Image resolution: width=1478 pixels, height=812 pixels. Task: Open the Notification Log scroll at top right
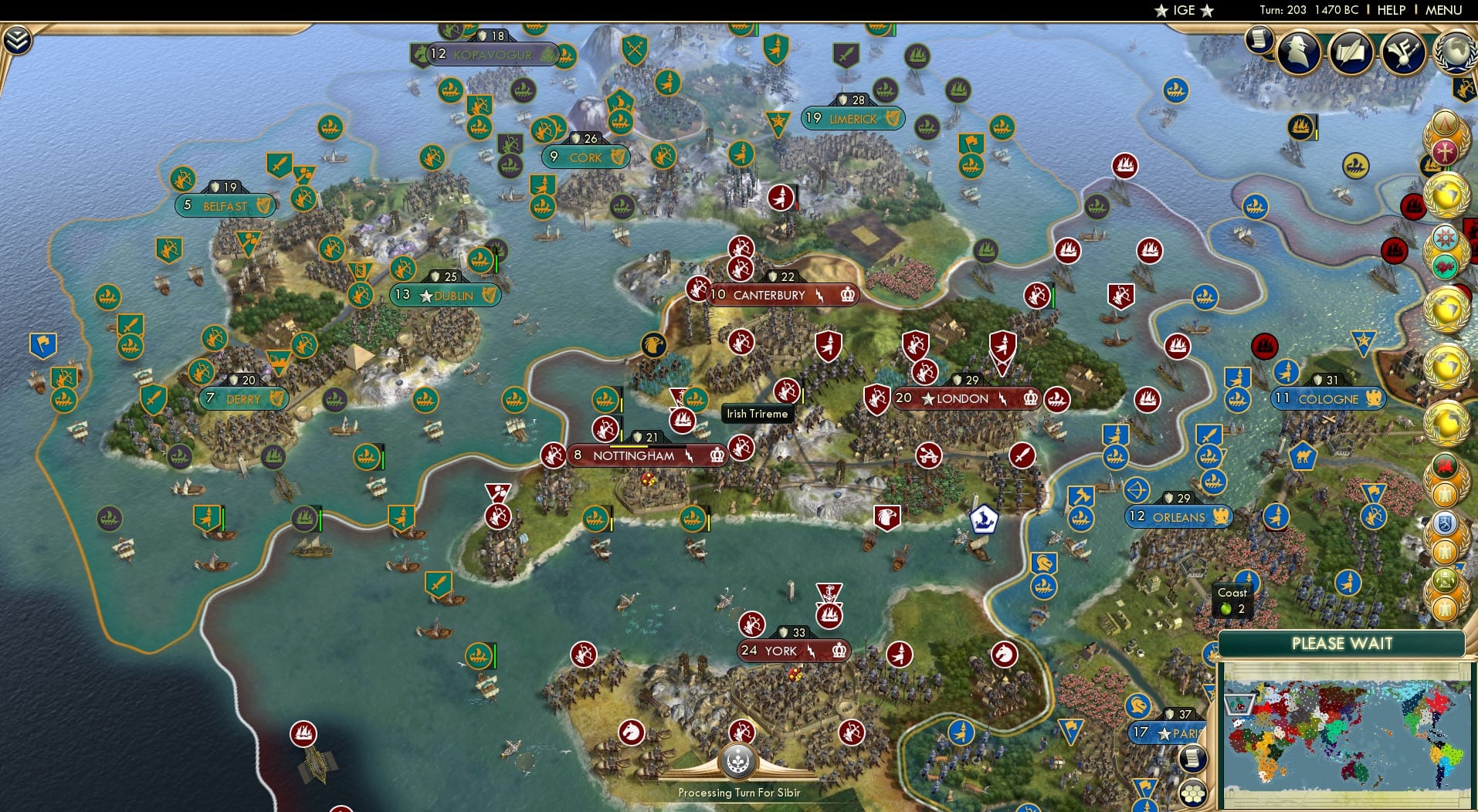(1261, 40)
